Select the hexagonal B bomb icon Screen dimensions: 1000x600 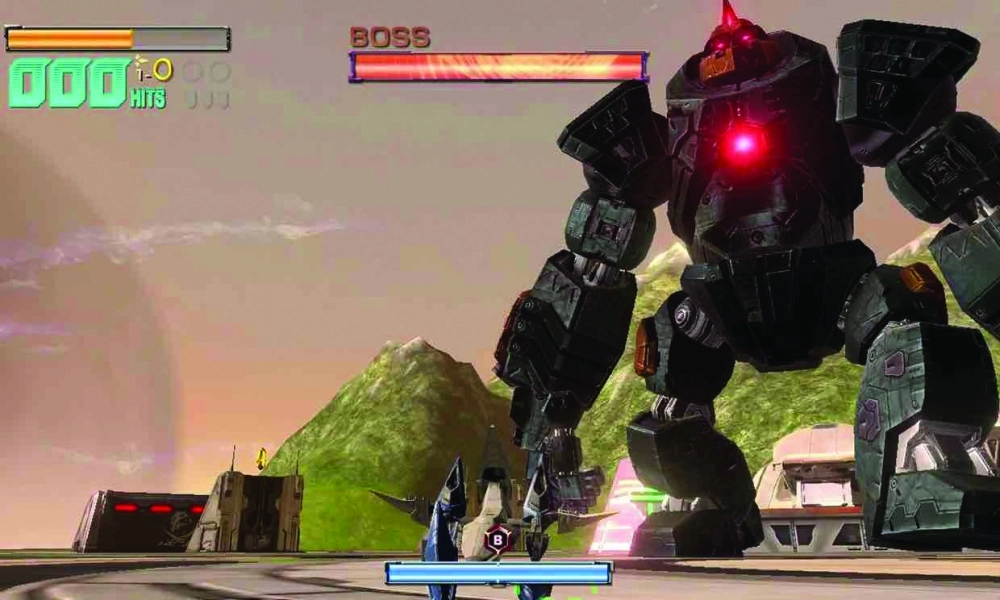tap(498, 539)
